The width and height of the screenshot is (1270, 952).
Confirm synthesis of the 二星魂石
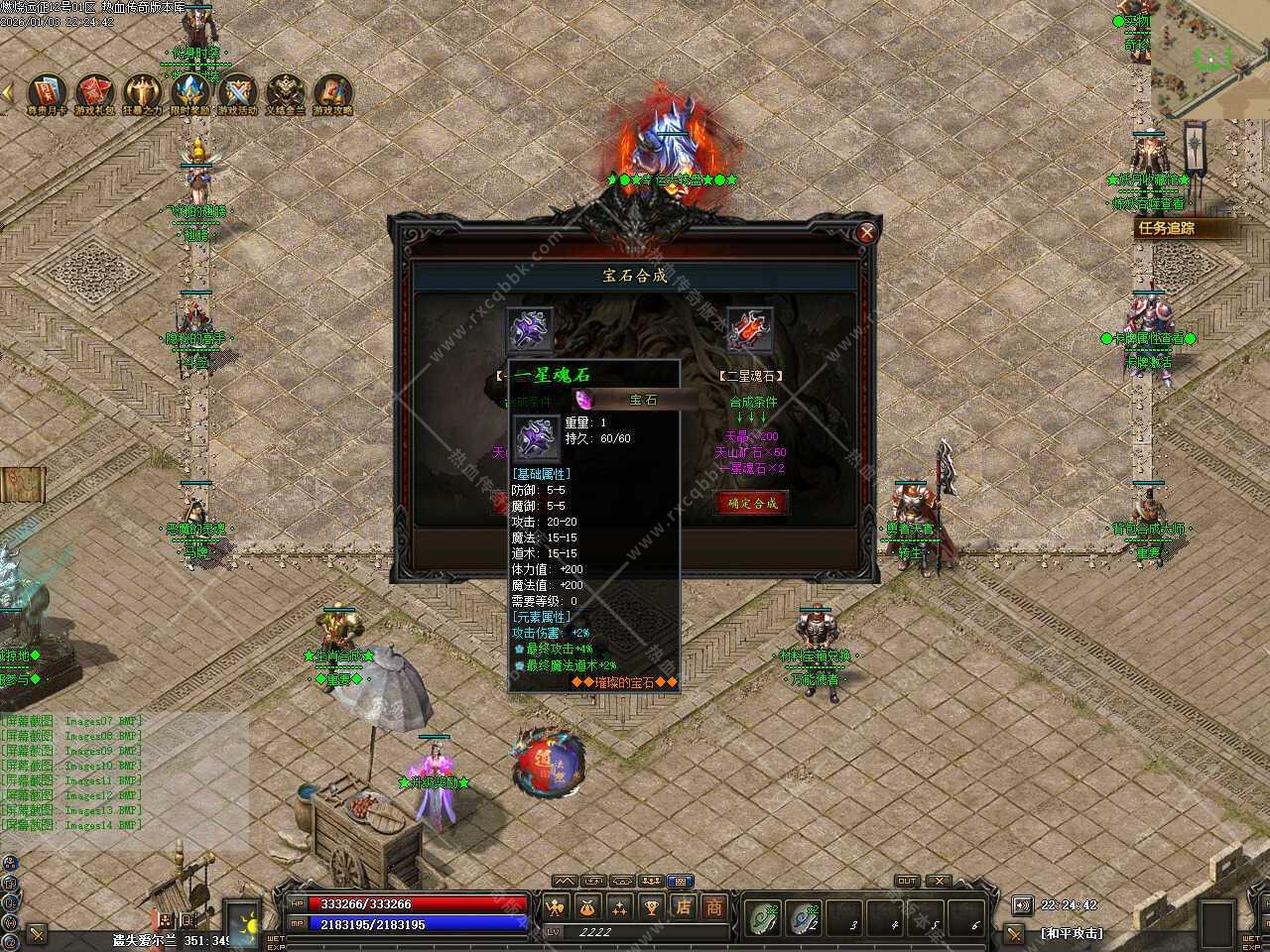tap(752, 503)
